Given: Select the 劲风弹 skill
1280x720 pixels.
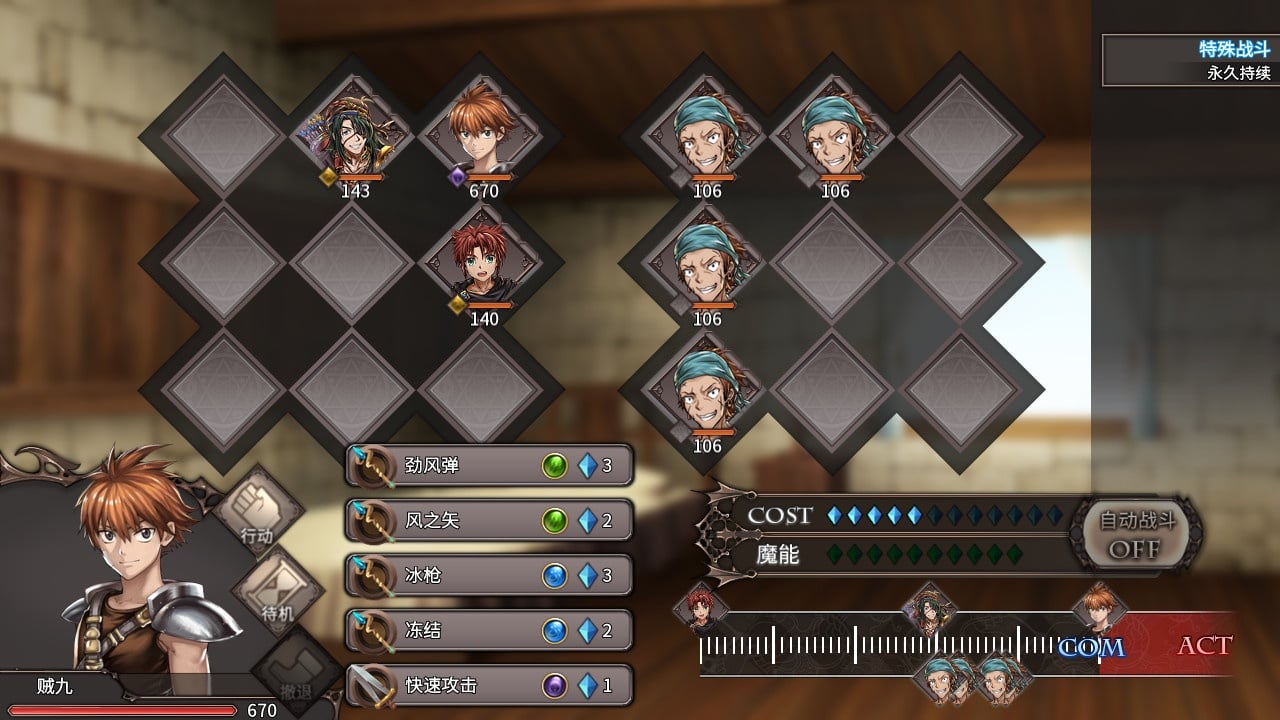Looking at the screenshot, I should tap(489, 466).
